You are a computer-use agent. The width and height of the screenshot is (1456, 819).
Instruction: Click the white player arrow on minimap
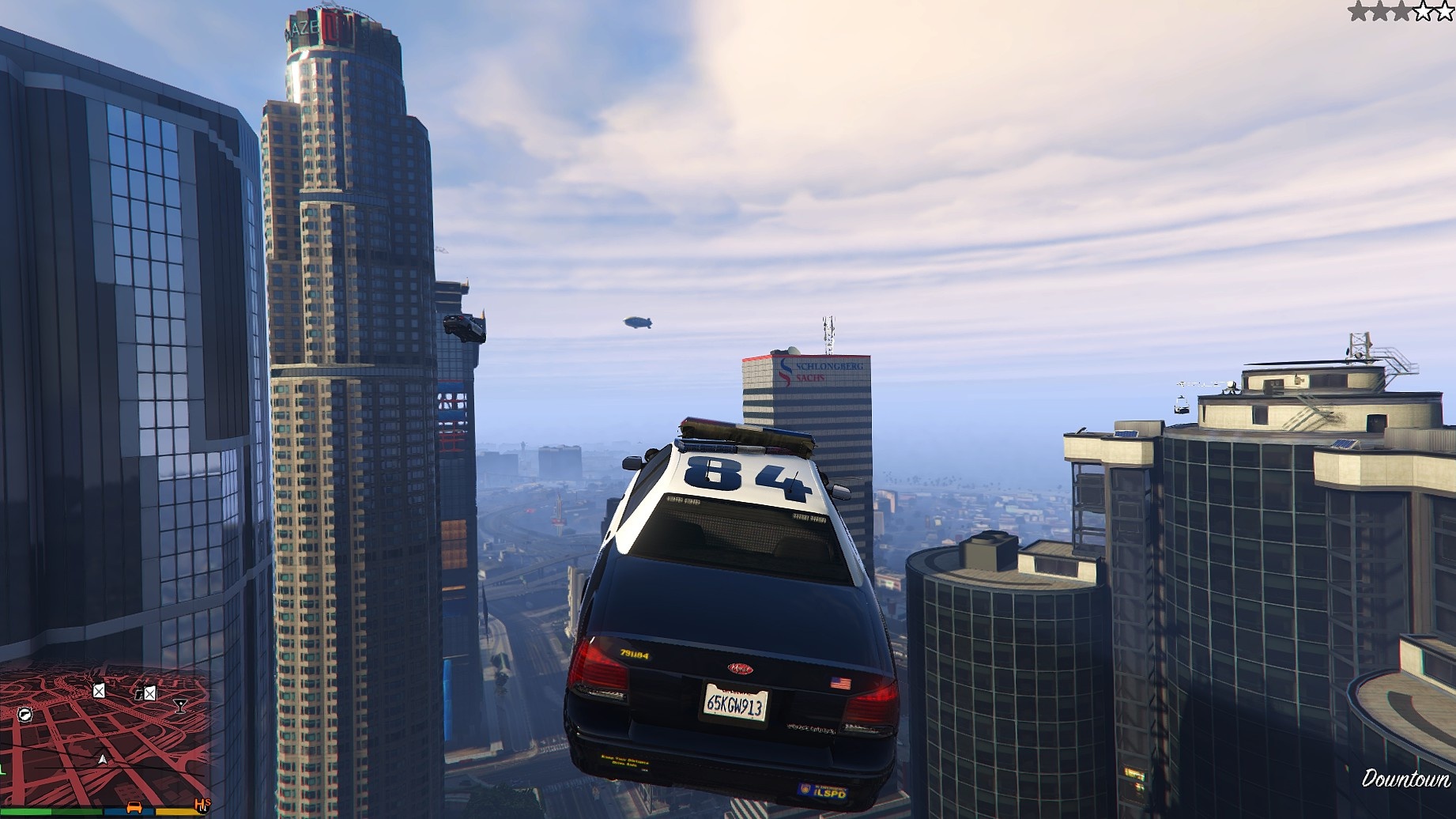click(103, 759)
